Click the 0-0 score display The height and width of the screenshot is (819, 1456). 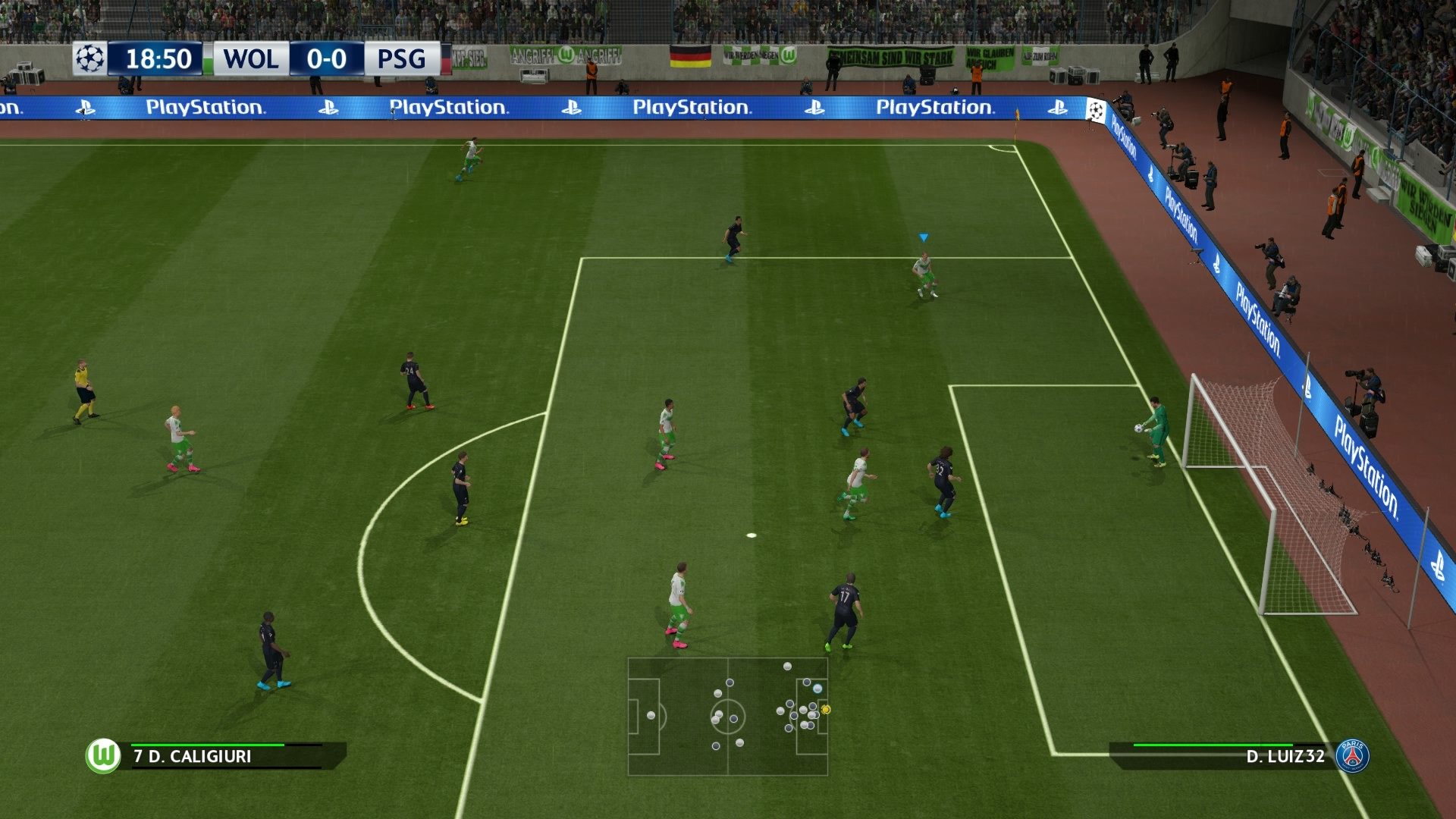coord(326,58)
